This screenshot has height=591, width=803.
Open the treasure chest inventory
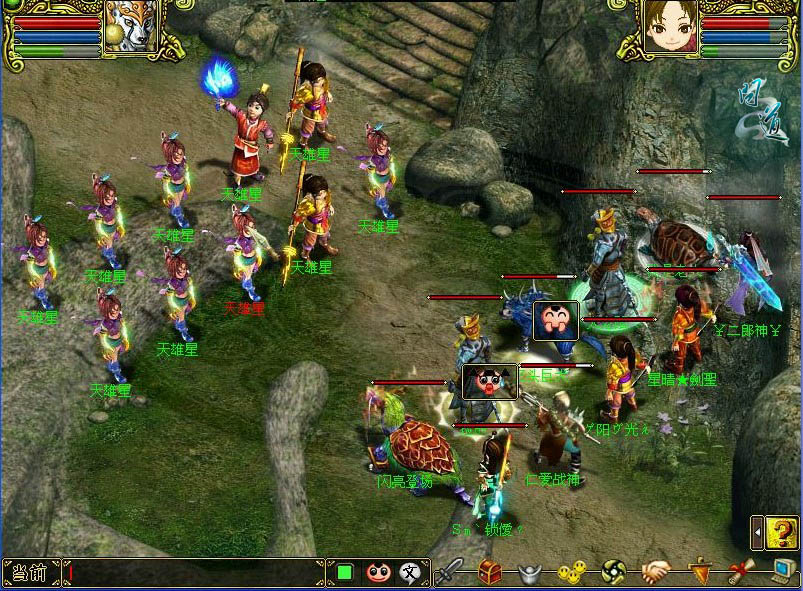(490, 572)
